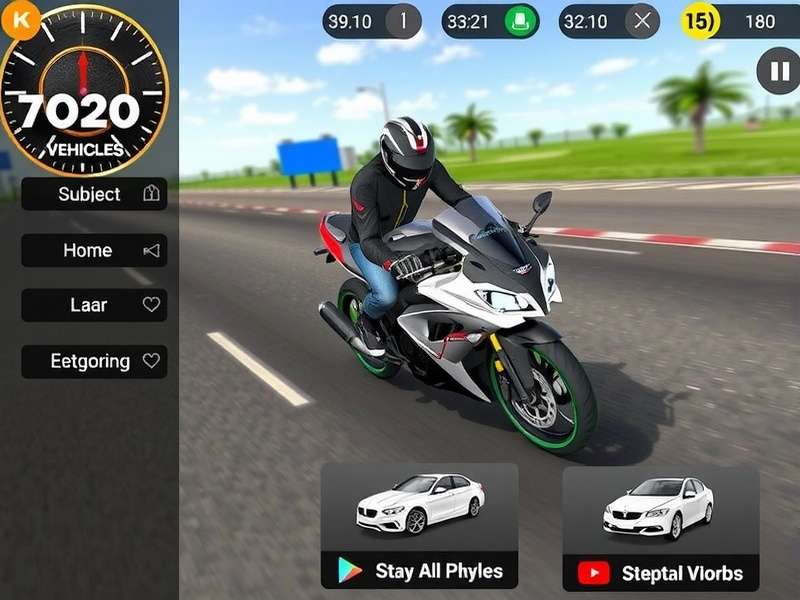Viewport: 800px width, 600px height.
Task: Select the Home menu button
Action: 94,250
